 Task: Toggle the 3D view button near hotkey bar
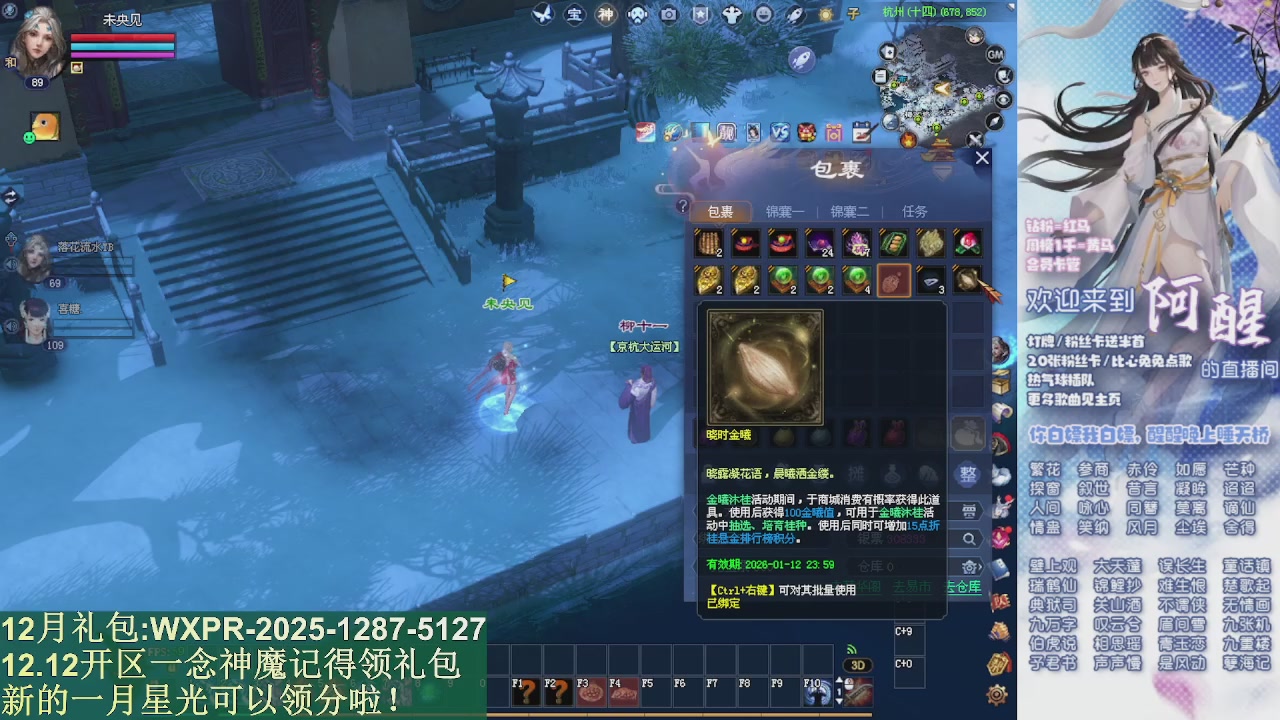coord(858,665)
